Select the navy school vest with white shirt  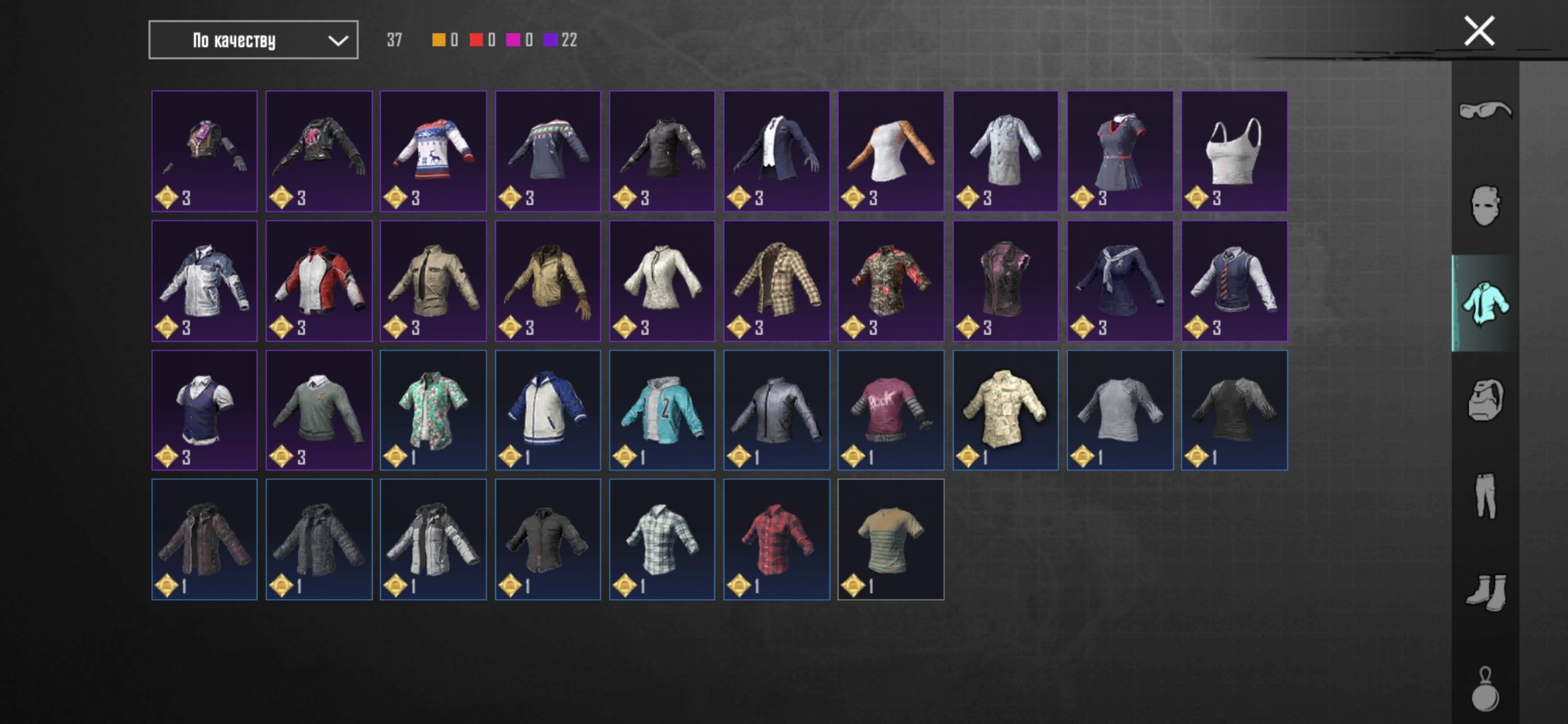point(204,410)
